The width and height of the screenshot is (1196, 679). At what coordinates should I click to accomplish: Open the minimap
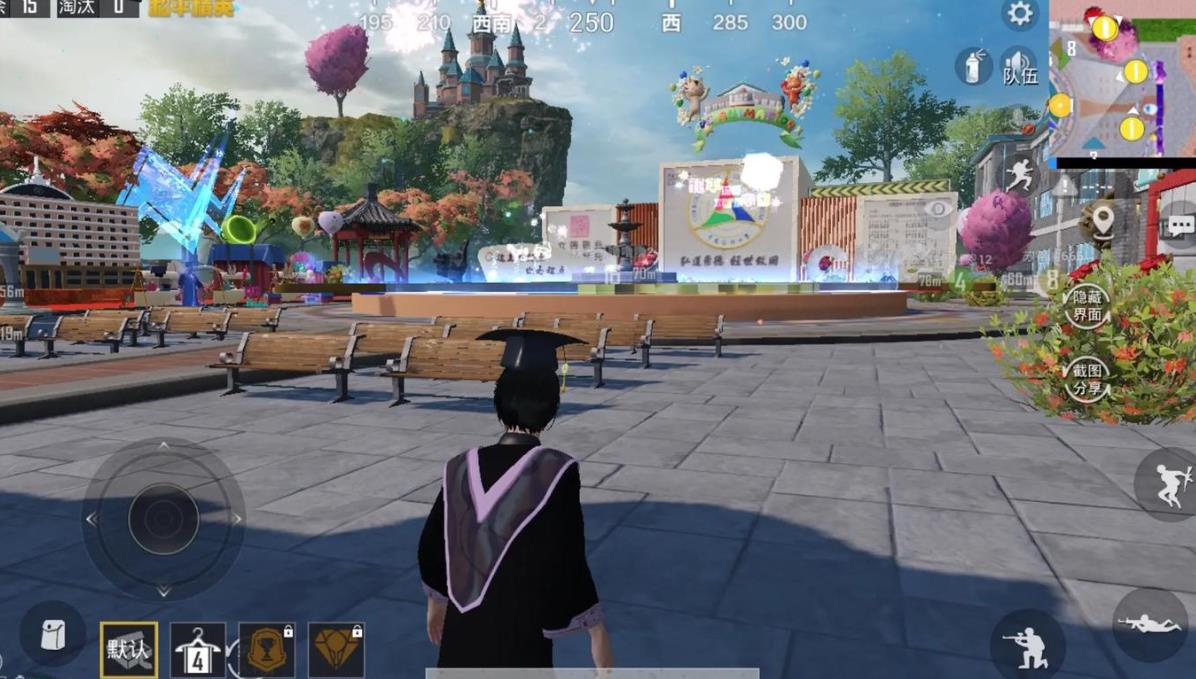coord(1121,78)
